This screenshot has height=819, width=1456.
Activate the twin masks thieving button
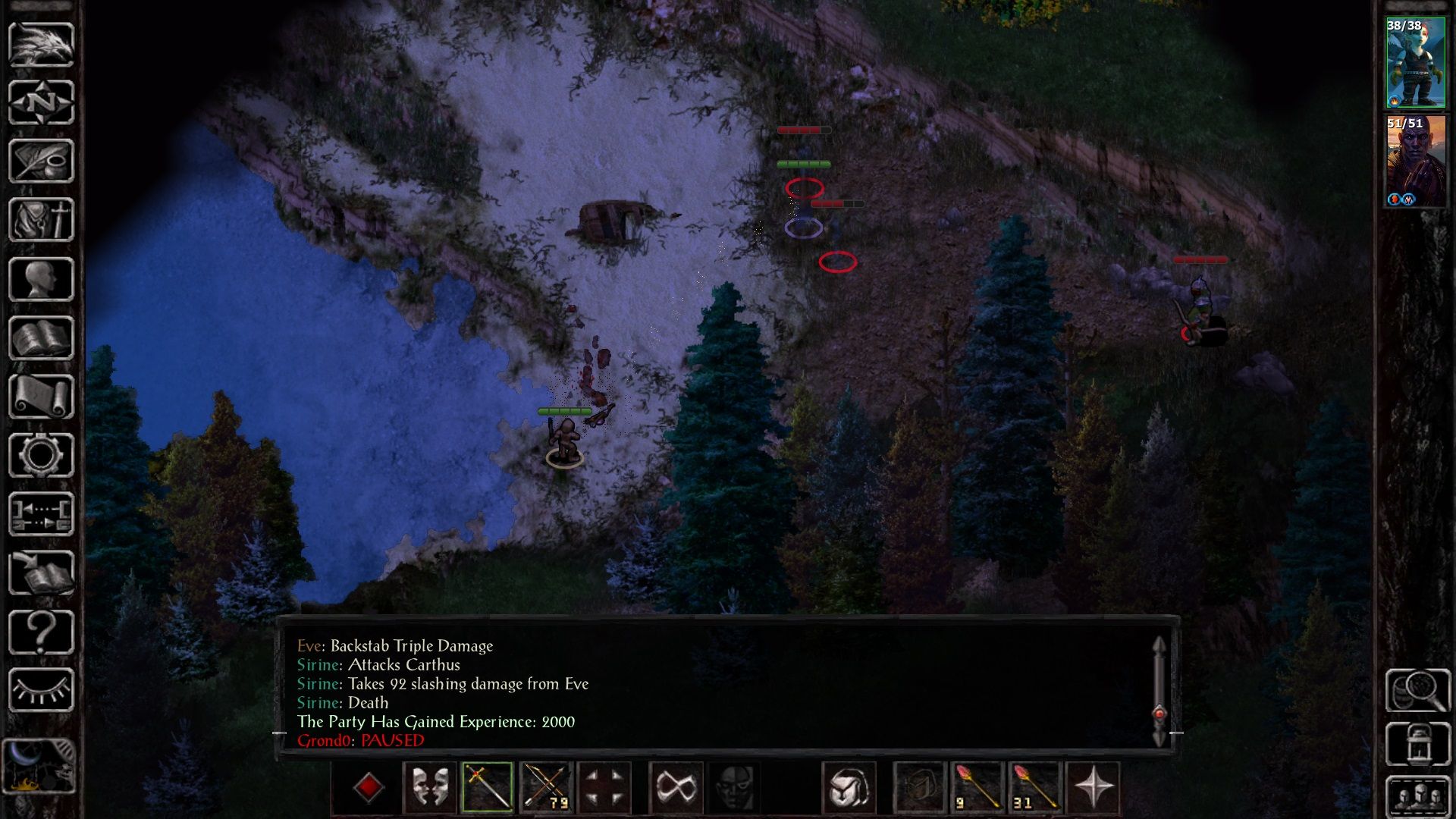pyautogui.click(x=429, y=787)
